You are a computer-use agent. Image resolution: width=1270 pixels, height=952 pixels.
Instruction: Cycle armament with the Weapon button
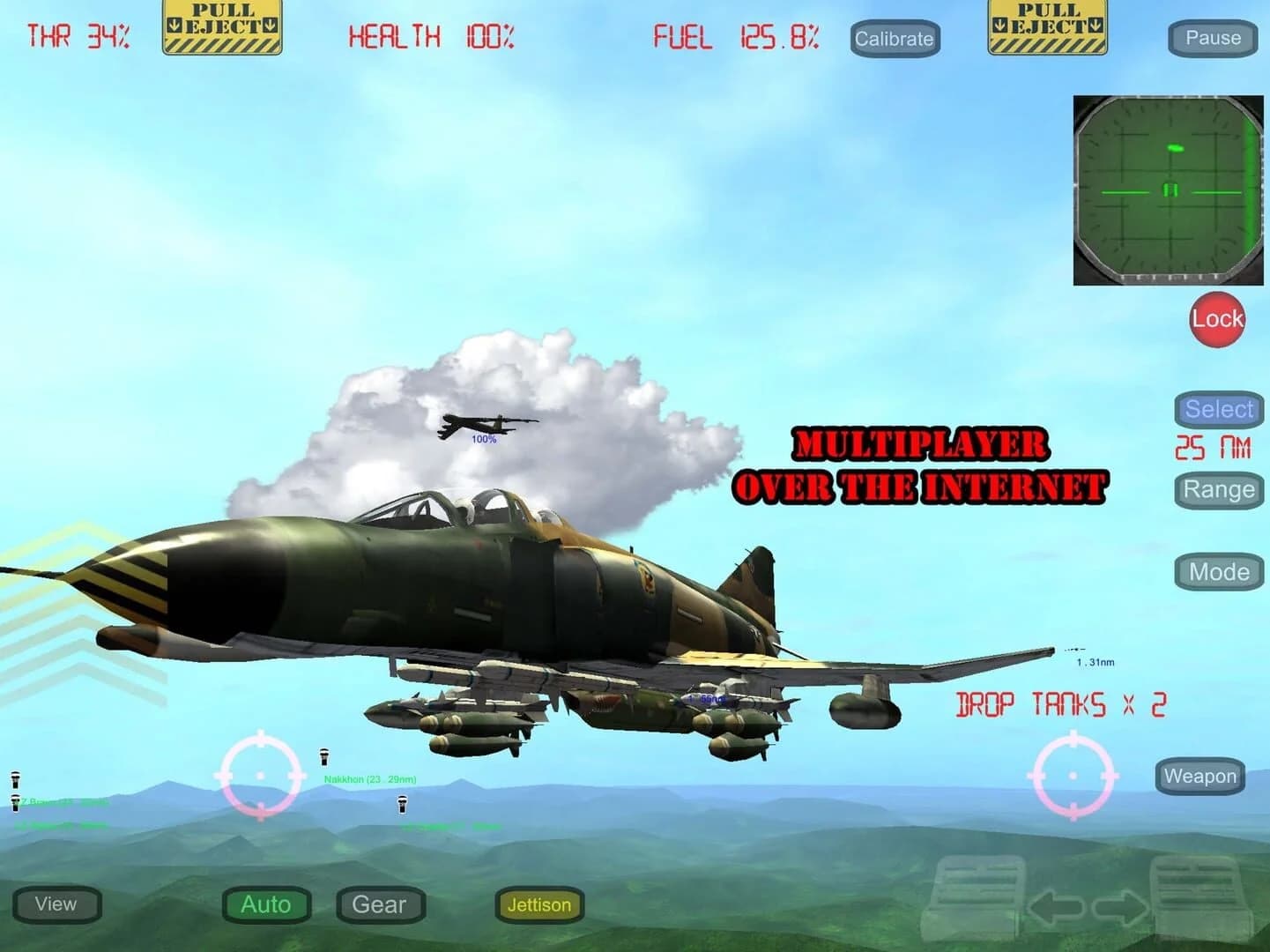(x=1200, y=777)
